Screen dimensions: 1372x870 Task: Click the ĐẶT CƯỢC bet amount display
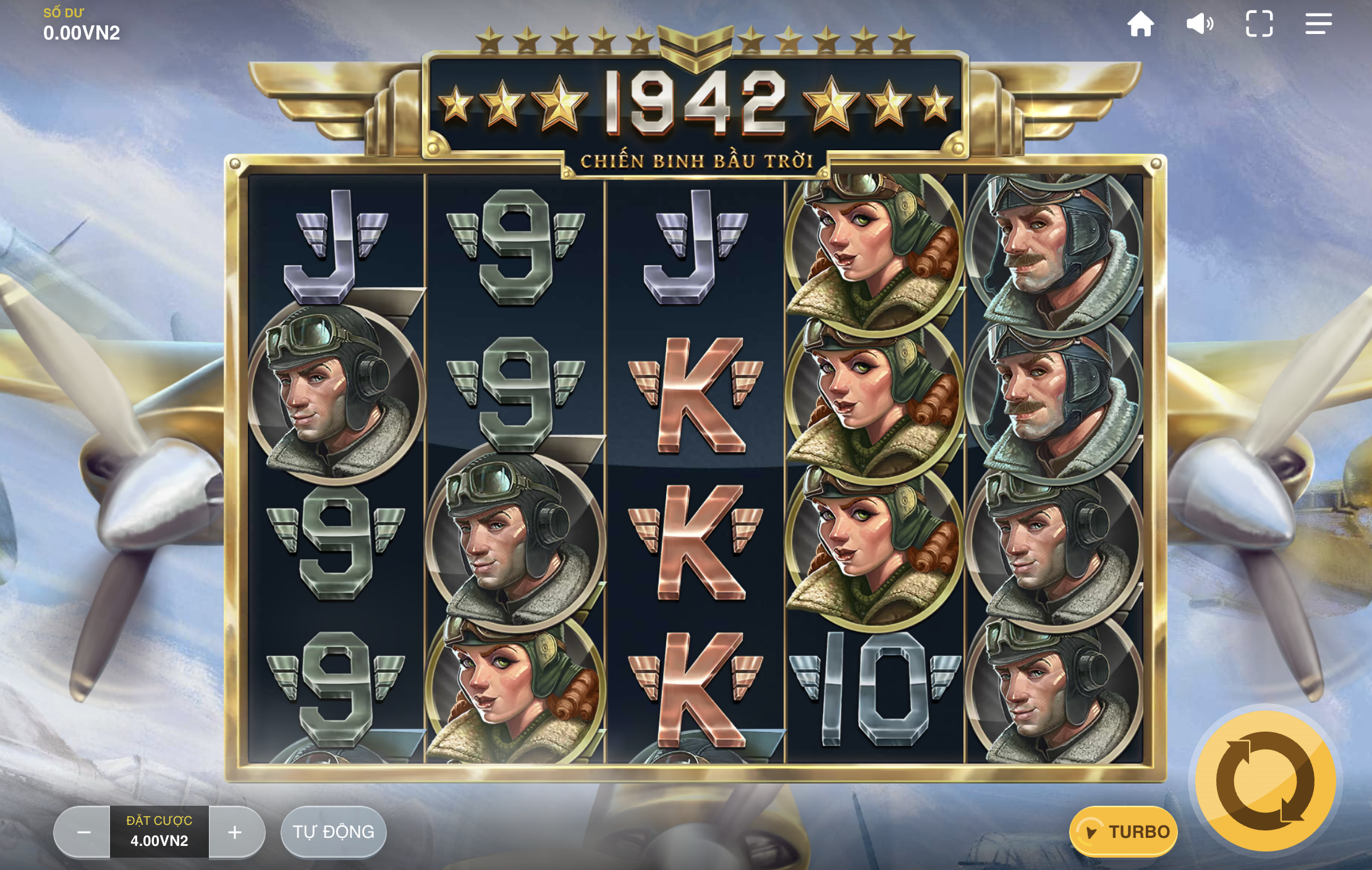pyautogui.click(x=159, y=820)
